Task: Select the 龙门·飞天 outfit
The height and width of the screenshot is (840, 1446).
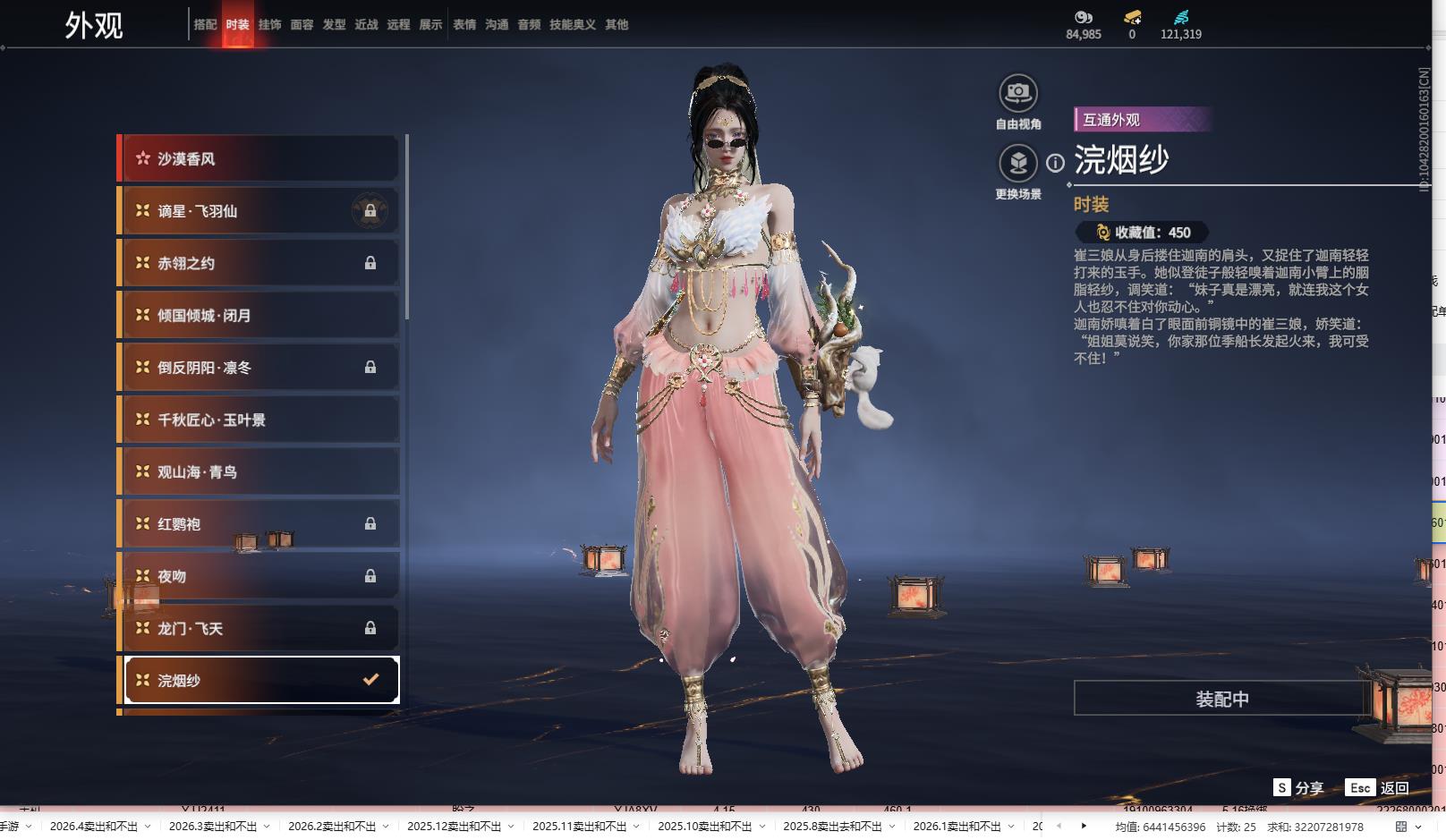Action: click(x=259, y=629)
